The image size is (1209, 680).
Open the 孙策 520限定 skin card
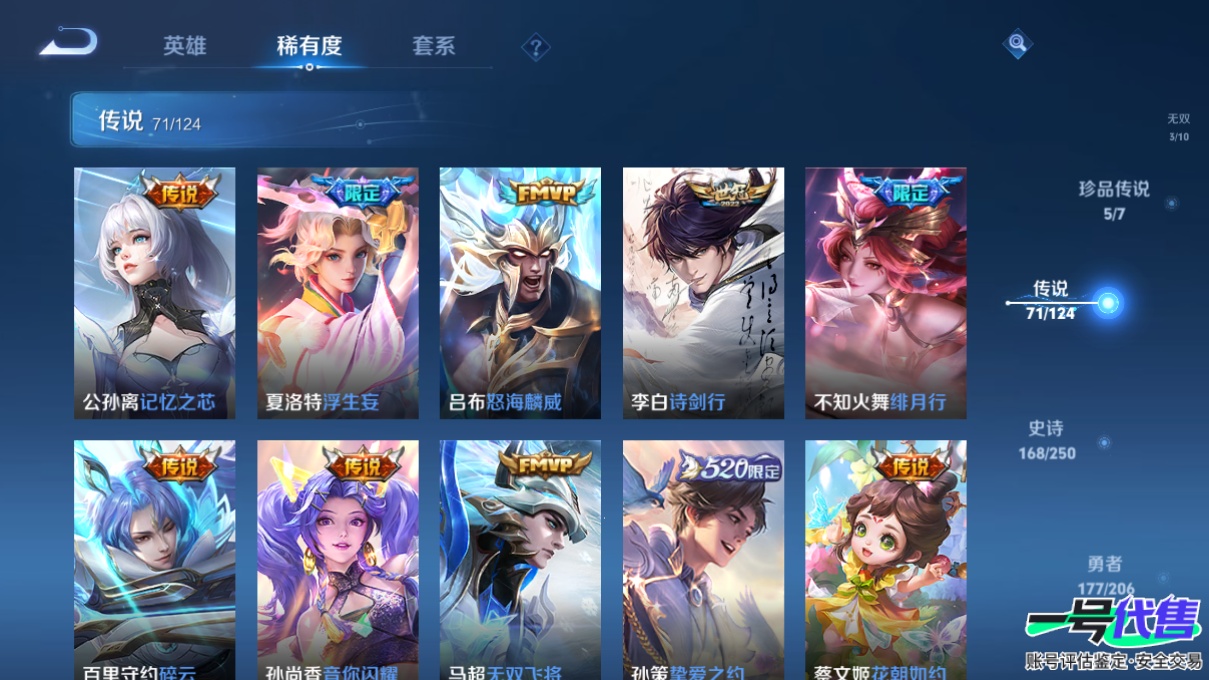(x=703, y=560)
